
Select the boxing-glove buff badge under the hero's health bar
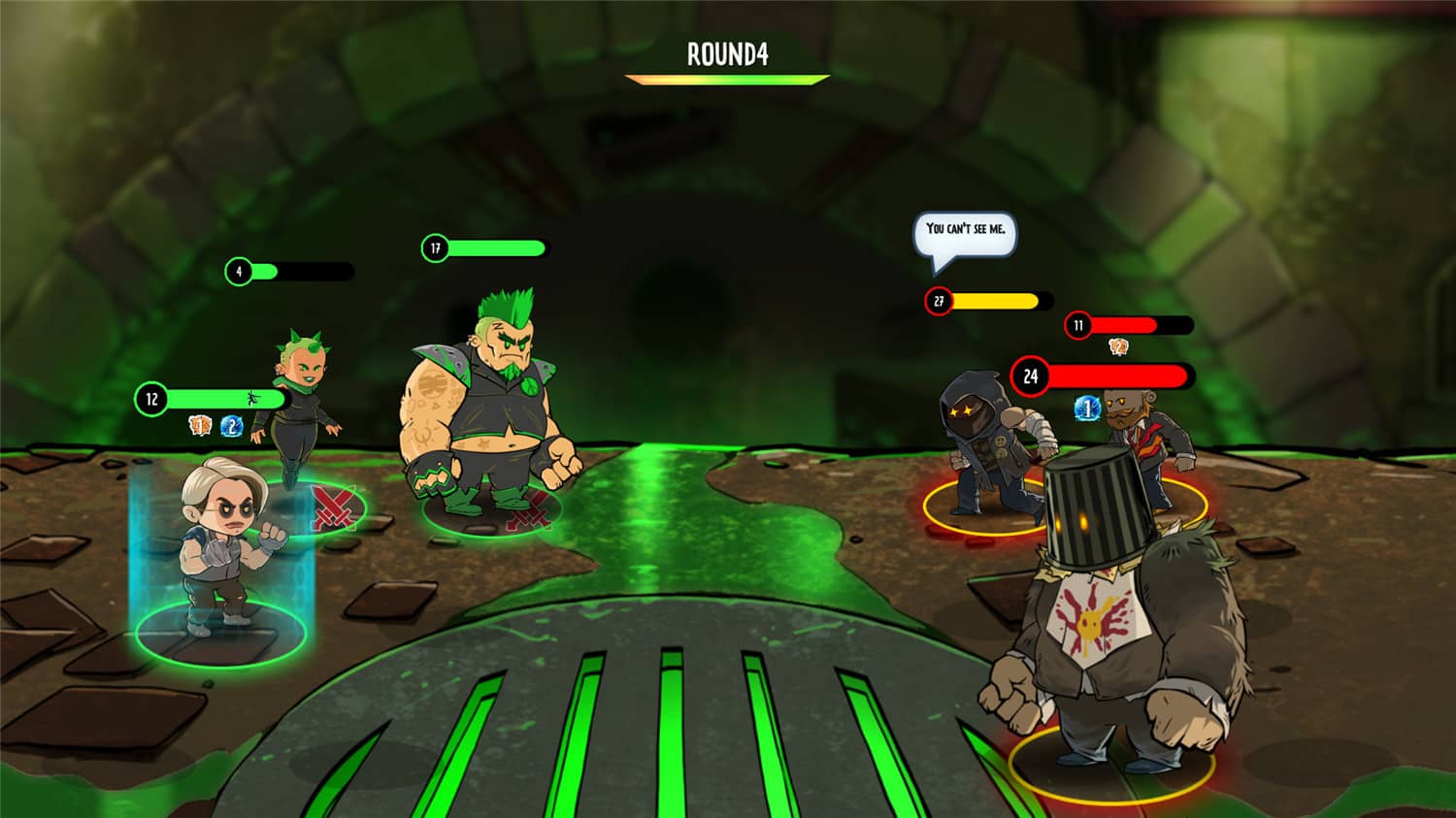(199, 424)
